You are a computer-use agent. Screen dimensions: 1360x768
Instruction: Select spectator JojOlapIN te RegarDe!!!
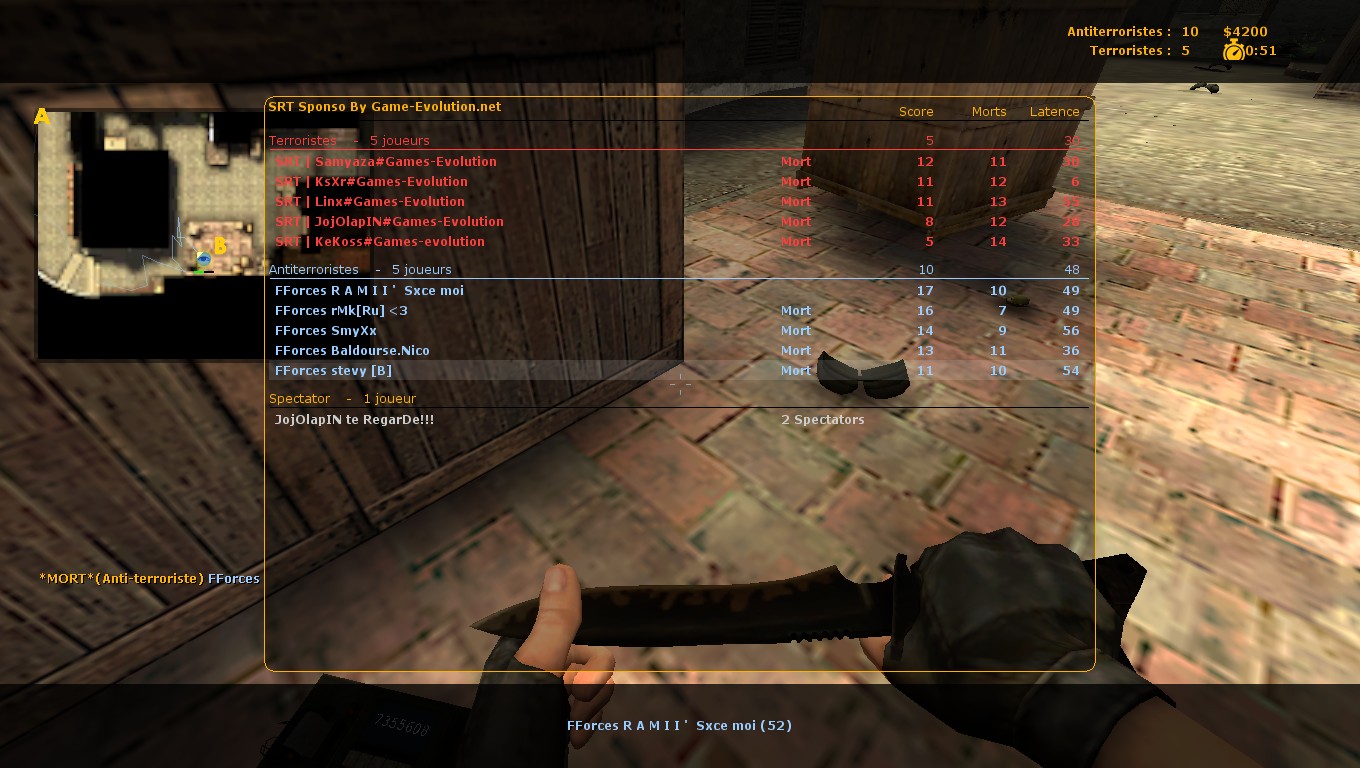tap(354, 420)
